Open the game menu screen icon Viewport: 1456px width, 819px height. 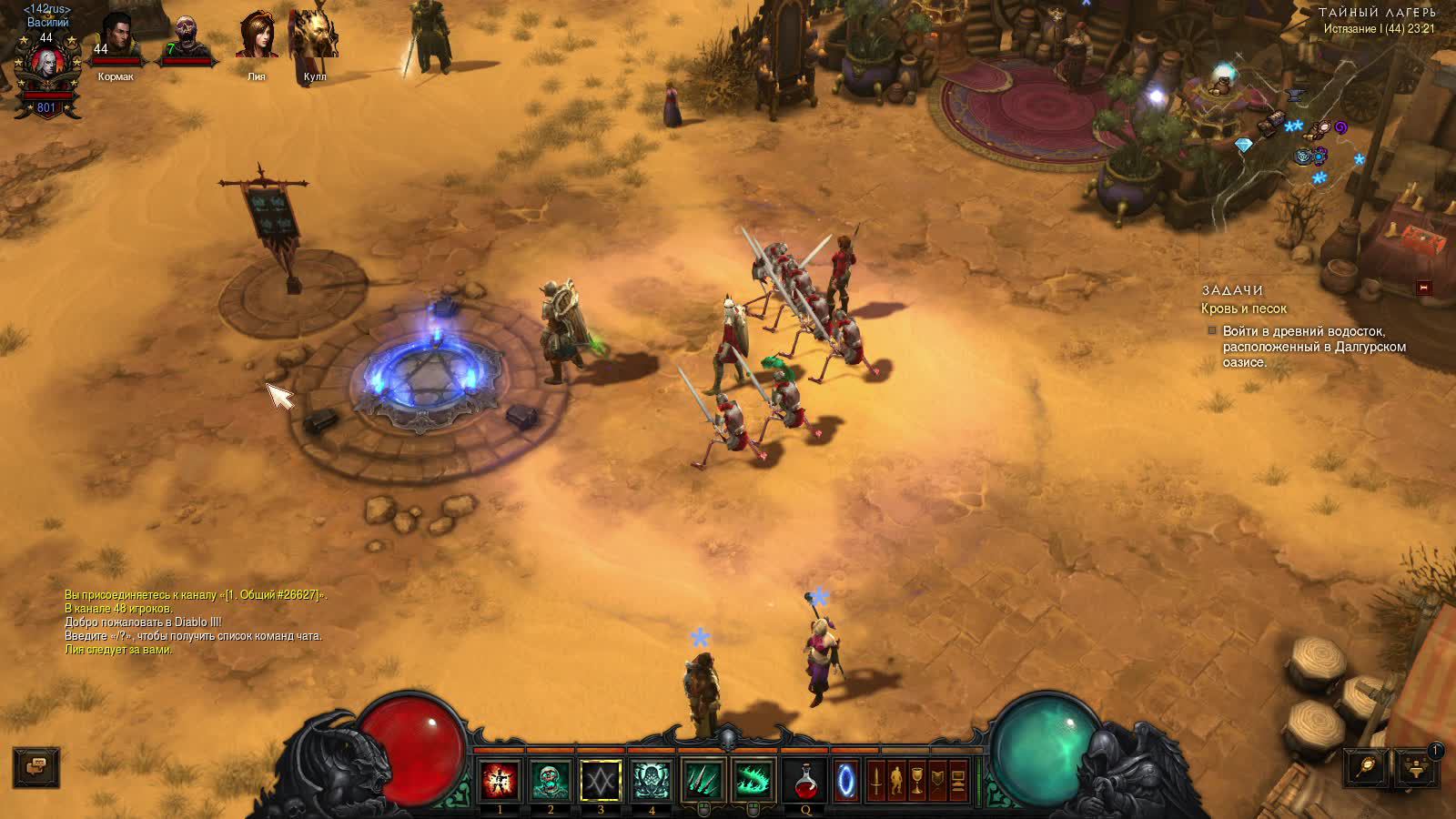(958, 781)
